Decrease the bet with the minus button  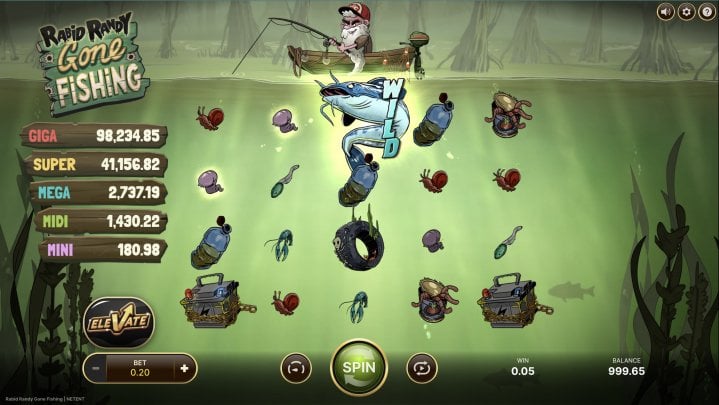[96, 368]
